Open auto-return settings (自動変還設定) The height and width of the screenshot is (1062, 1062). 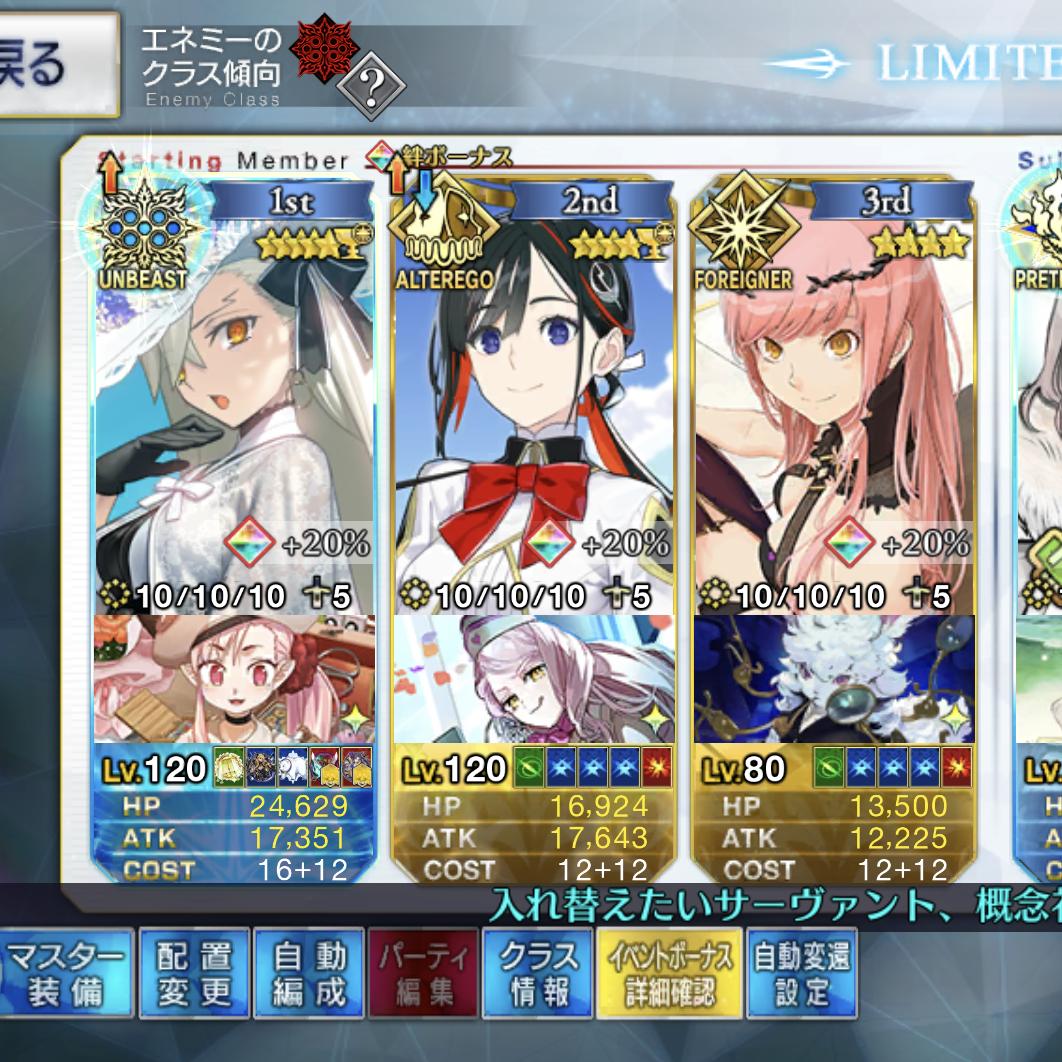802,973
